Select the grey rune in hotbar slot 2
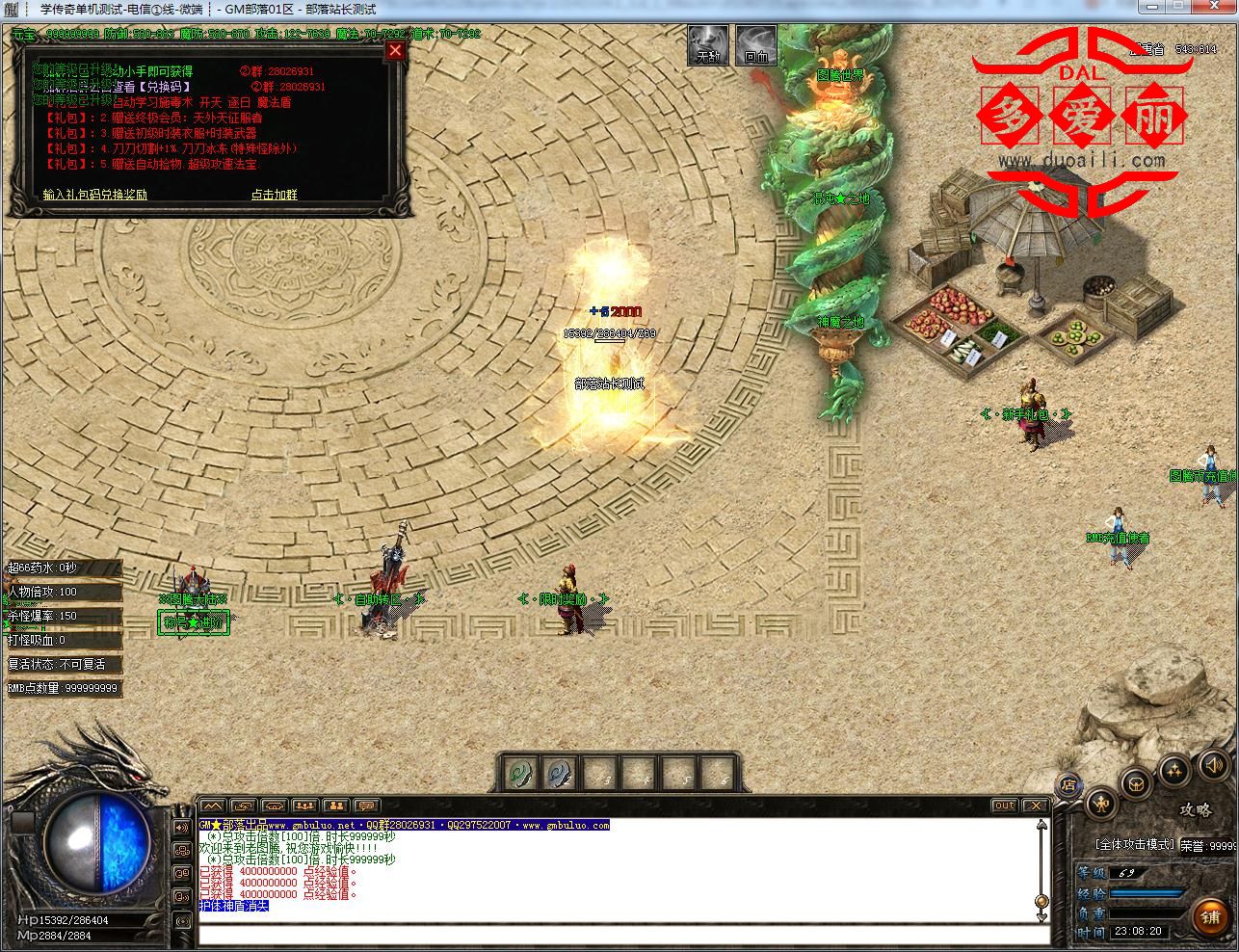 tap(560, 773)
